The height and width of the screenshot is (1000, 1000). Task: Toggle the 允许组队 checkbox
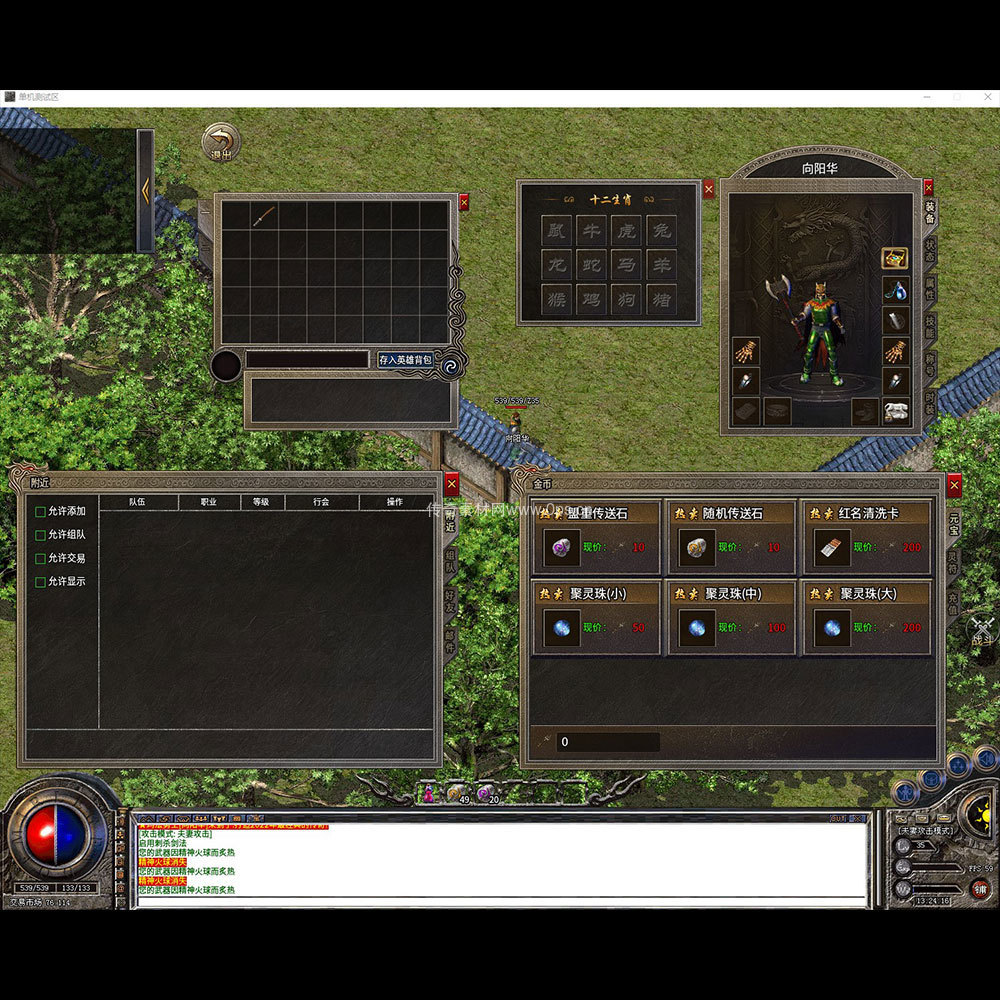pyautogui.click(x=41, y=535)
